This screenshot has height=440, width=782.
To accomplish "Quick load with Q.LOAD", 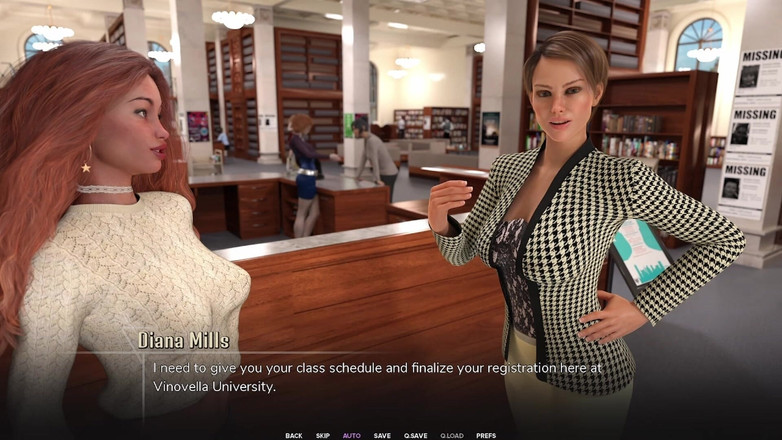I will [452, 435].
